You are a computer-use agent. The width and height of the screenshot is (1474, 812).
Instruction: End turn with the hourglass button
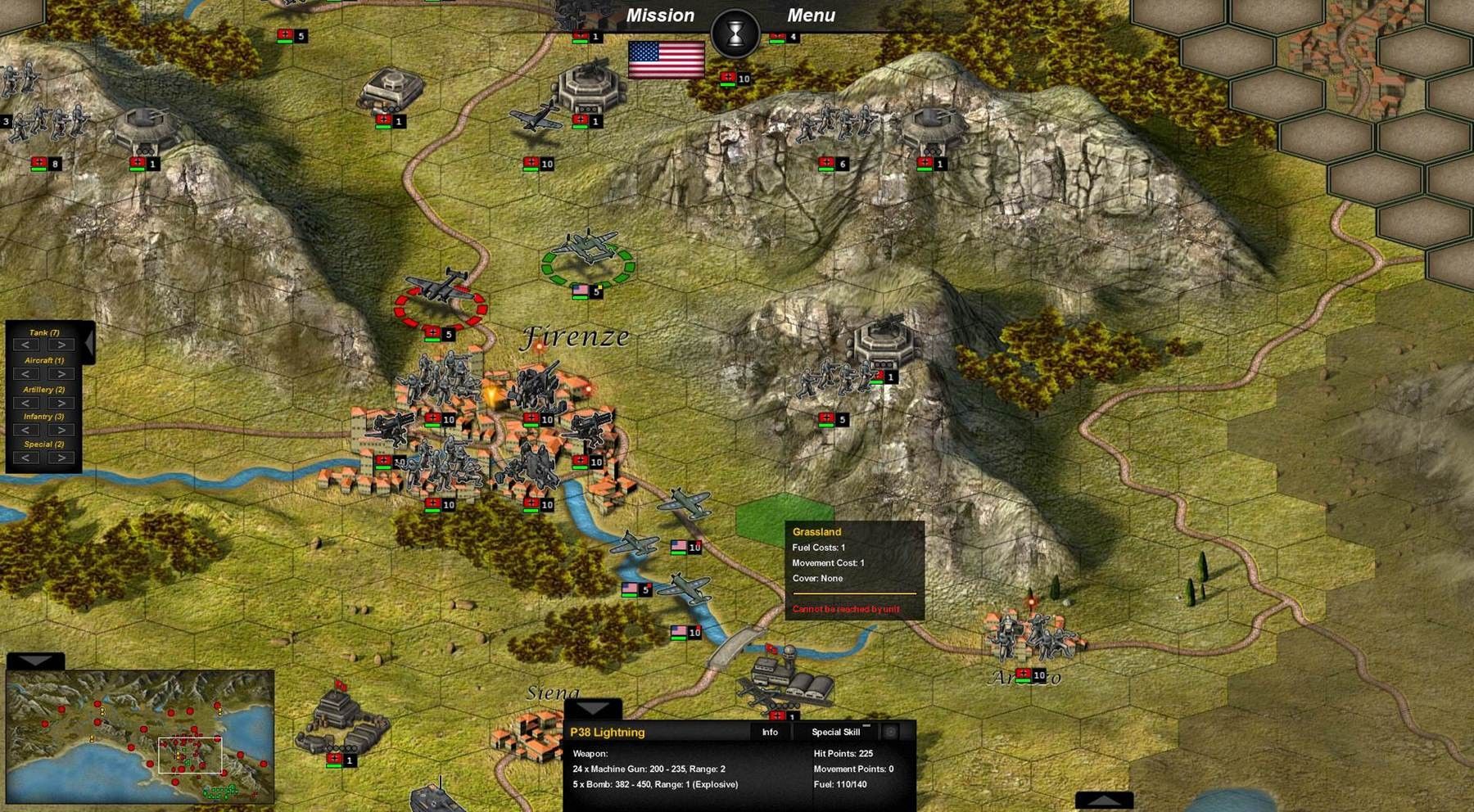coord(735,34)
